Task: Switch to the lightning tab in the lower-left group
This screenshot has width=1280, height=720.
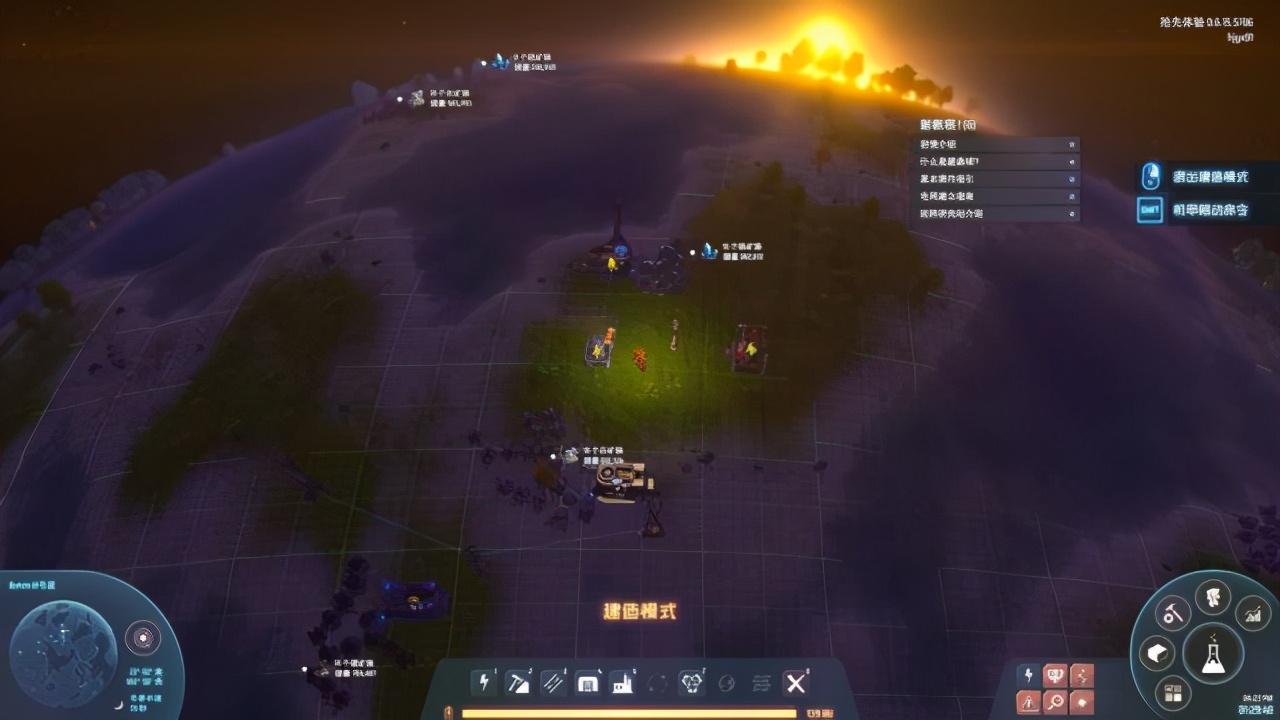Action: tap(1028, 674)
